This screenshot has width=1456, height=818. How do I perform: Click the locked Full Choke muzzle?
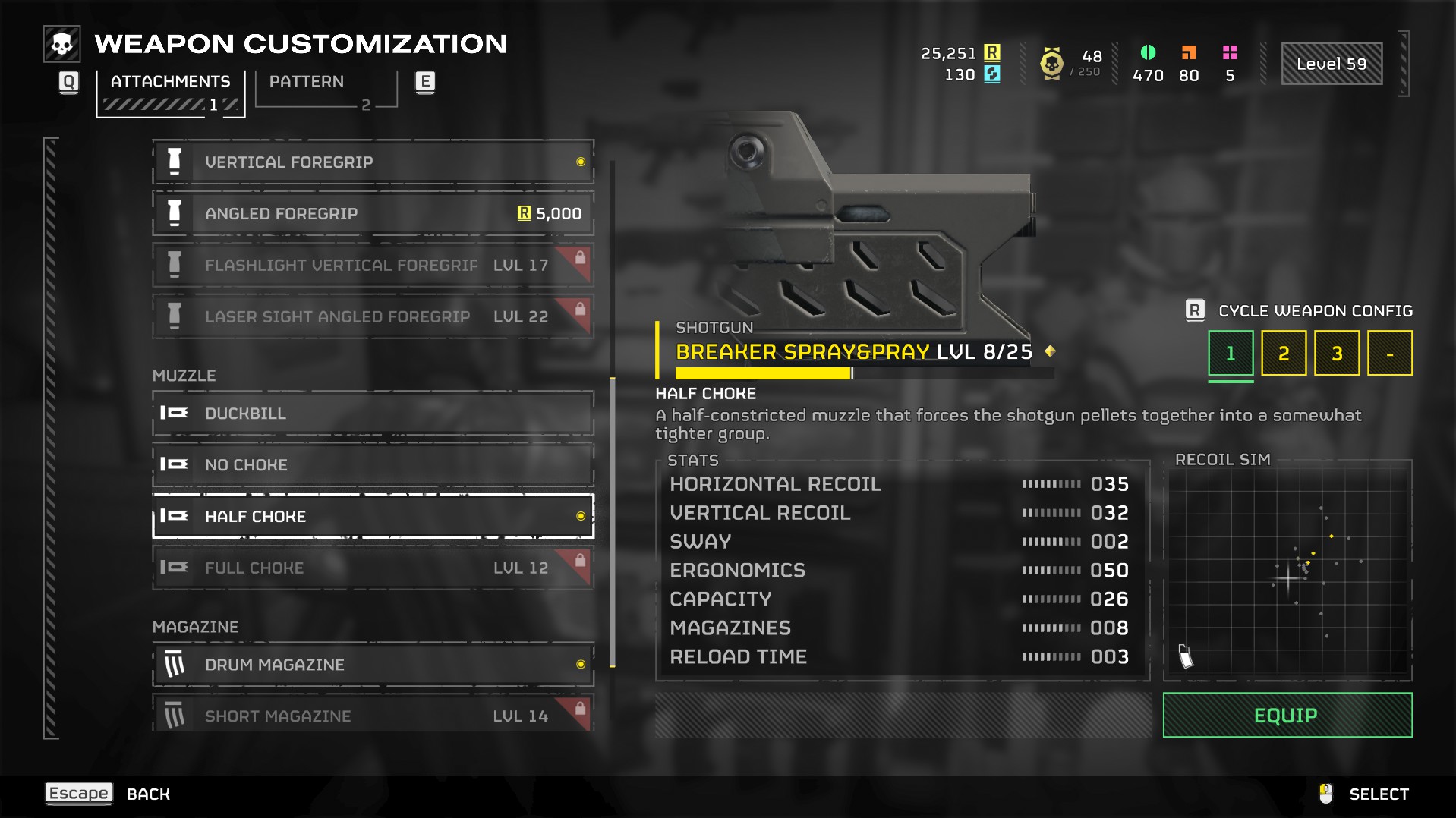(x=372, y=568)
